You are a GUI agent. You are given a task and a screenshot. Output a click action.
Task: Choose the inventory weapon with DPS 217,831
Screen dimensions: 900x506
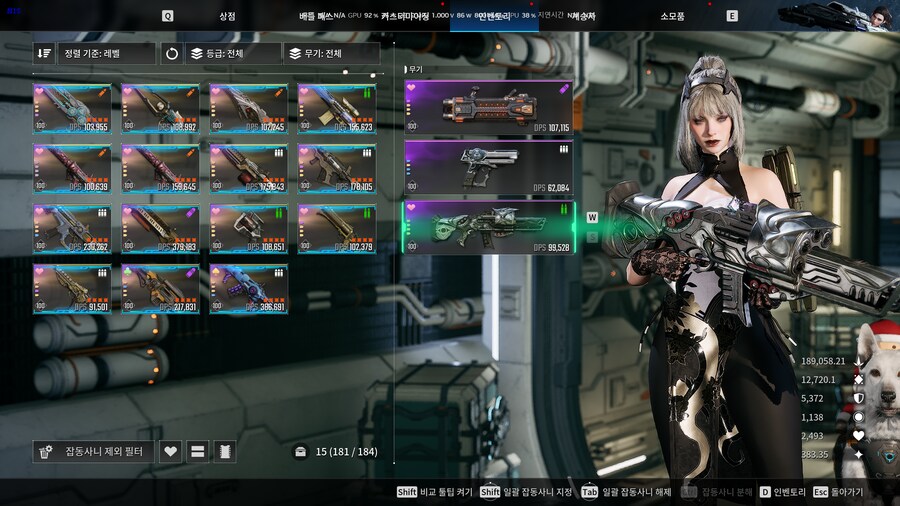[160, 289]
